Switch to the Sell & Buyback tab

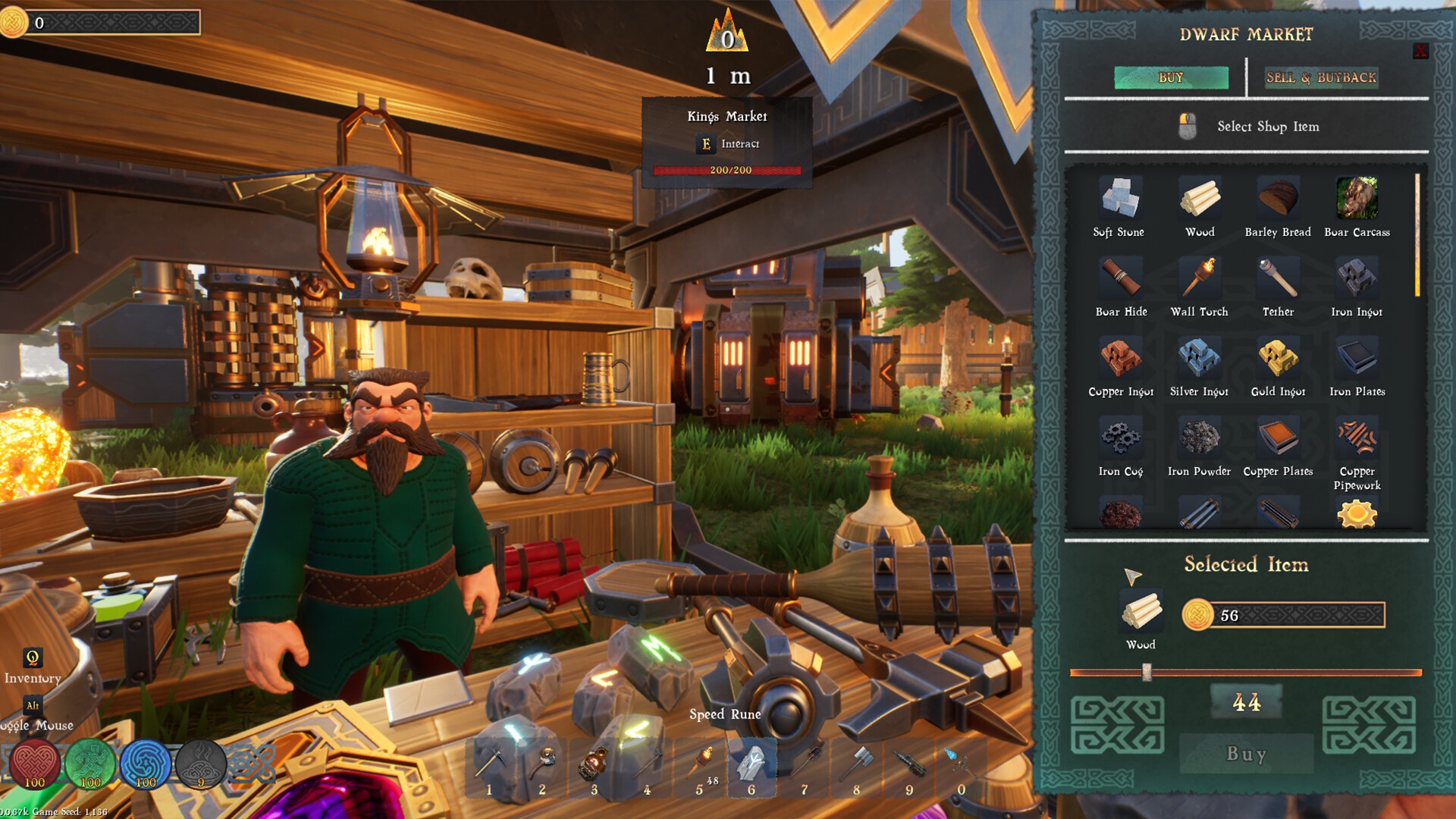click(x=1321, y=77)
